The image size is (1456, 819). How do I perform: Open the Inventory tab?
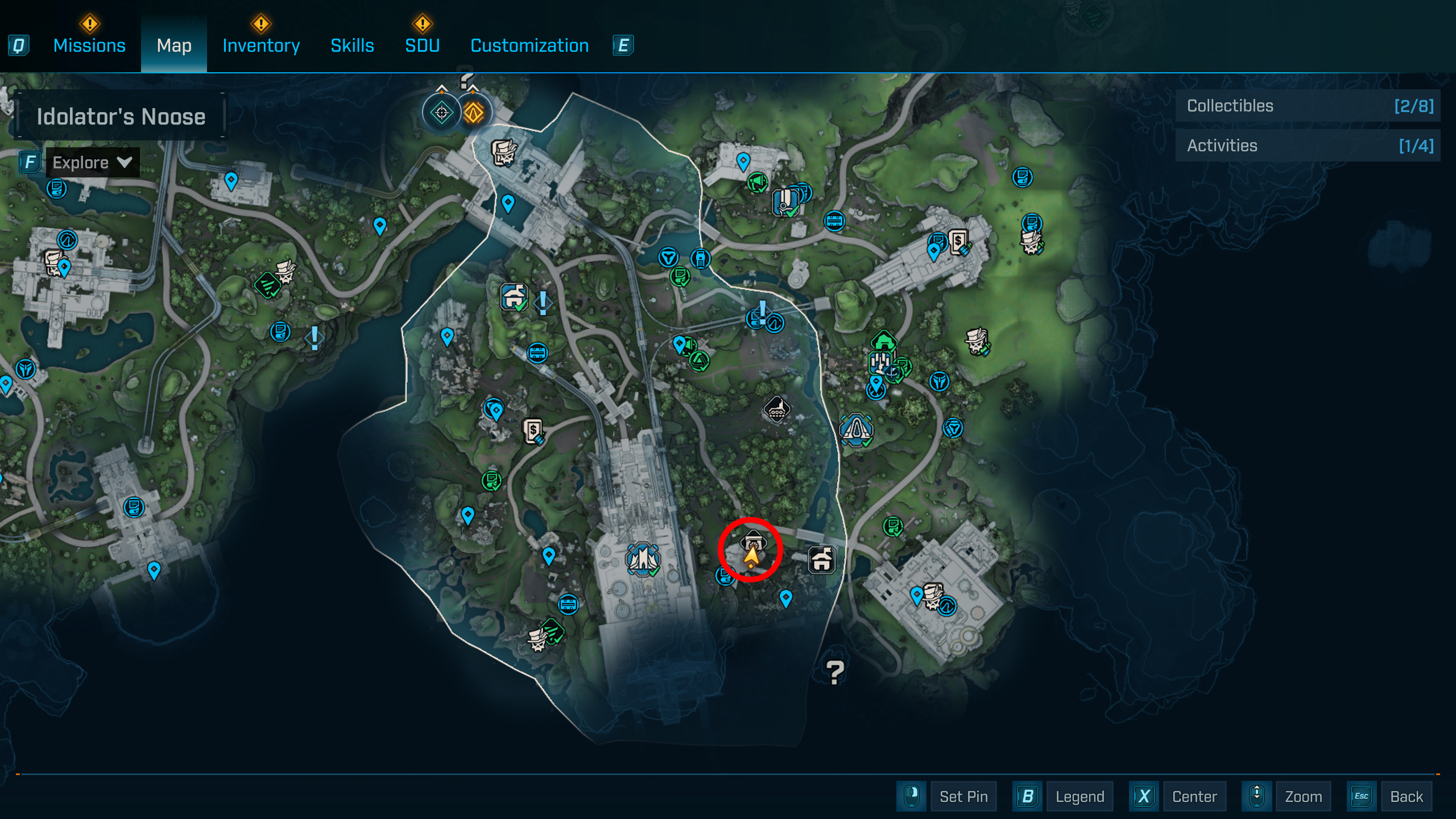click(x=261, y=45)
